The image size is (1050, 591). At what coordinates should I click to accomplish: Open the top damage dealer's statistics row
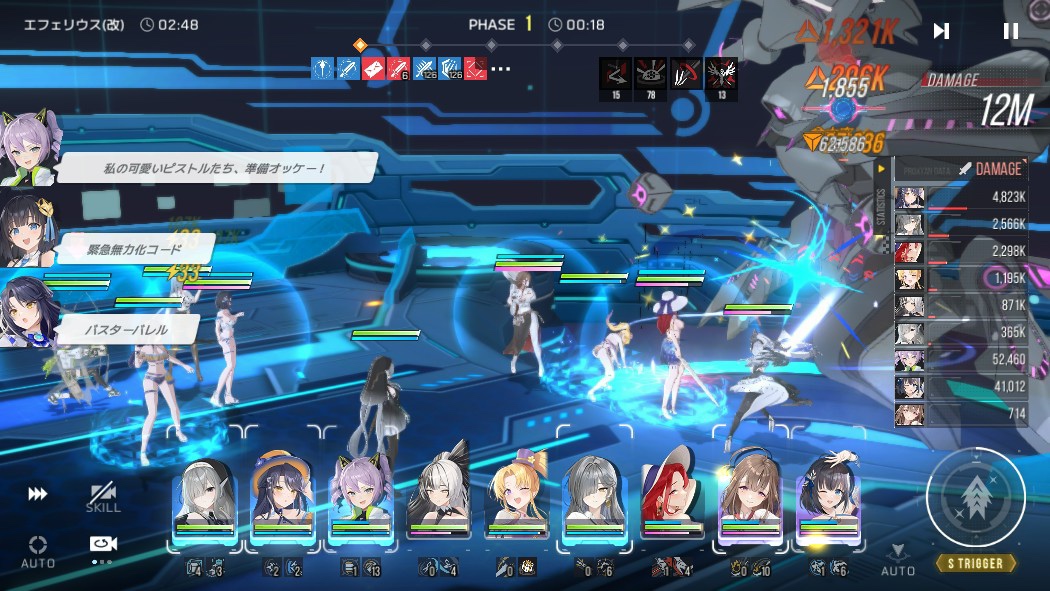tap(960, 197)
